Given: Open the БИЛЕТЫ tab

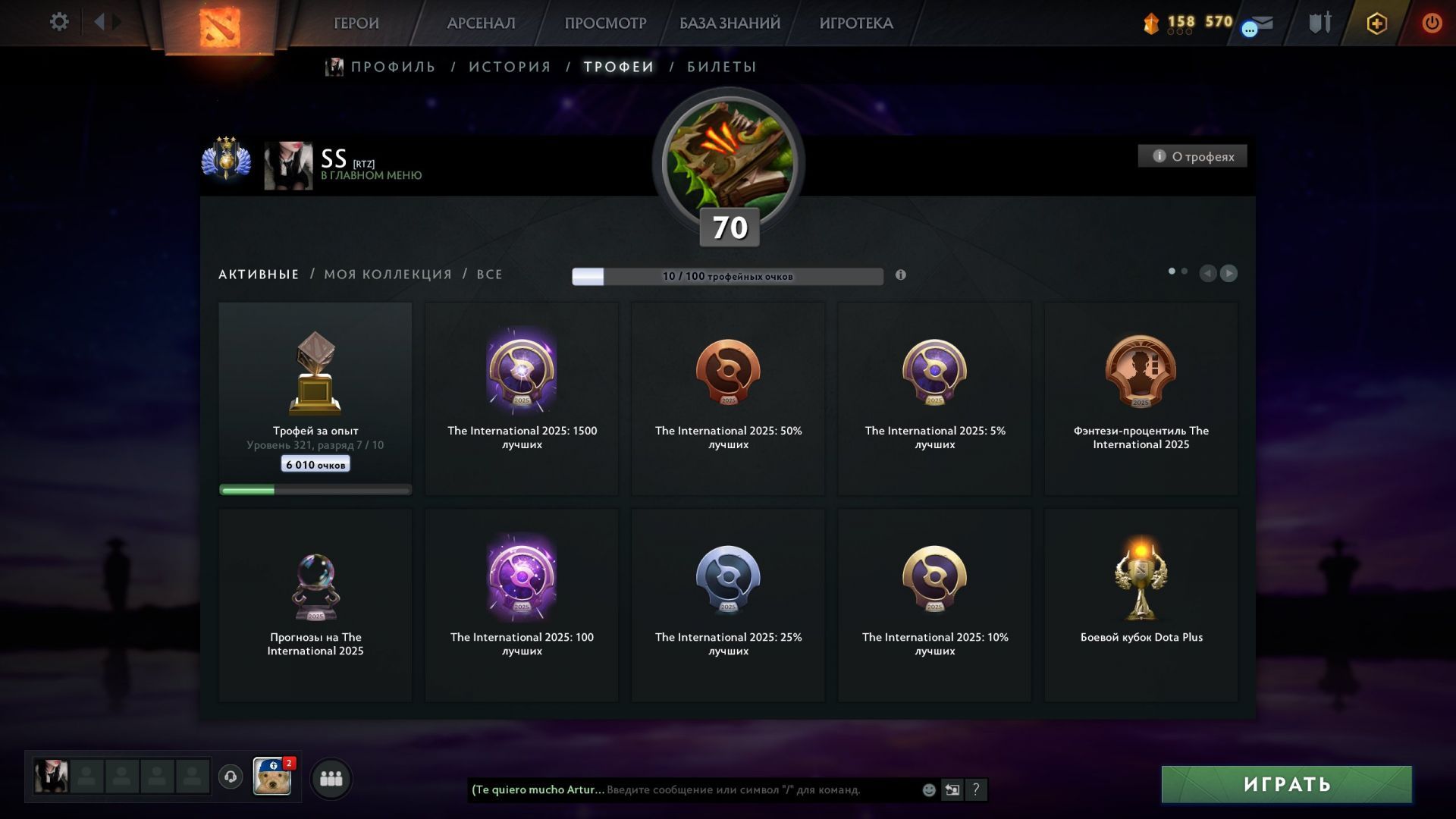Looking at the screenshot, I should tap(721, 67).
